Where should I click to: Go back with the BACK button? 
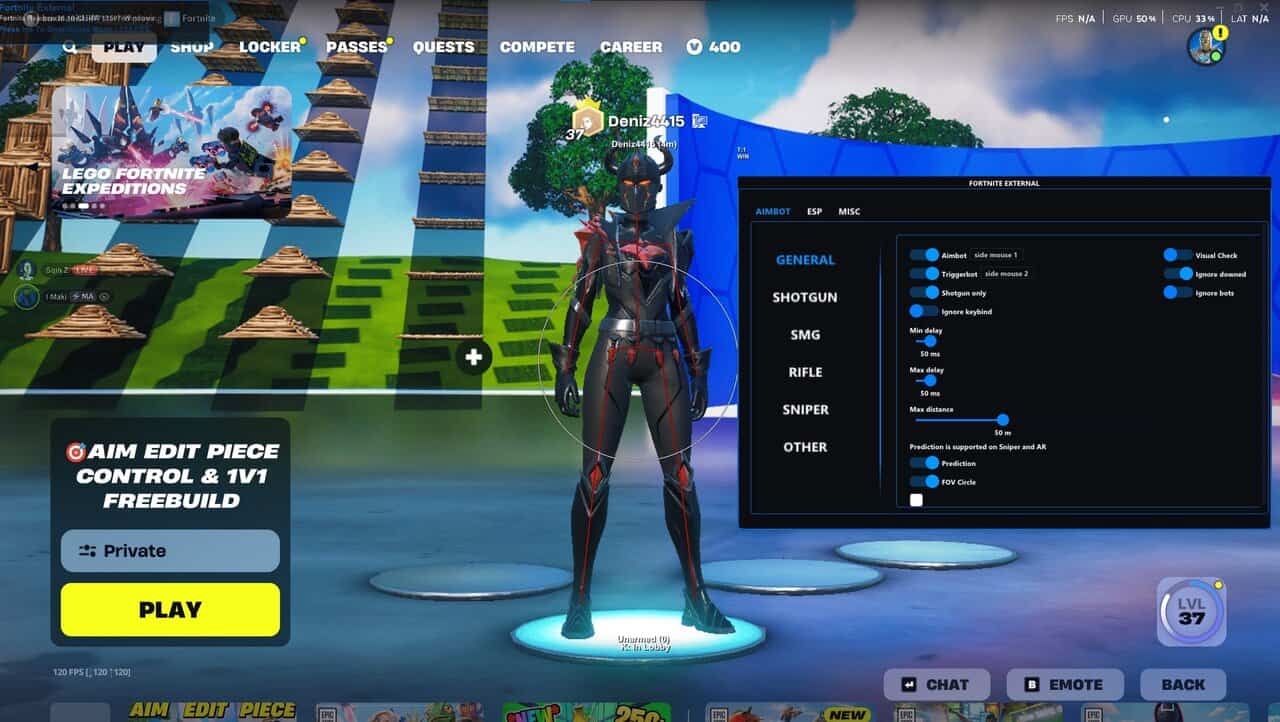1183,685
